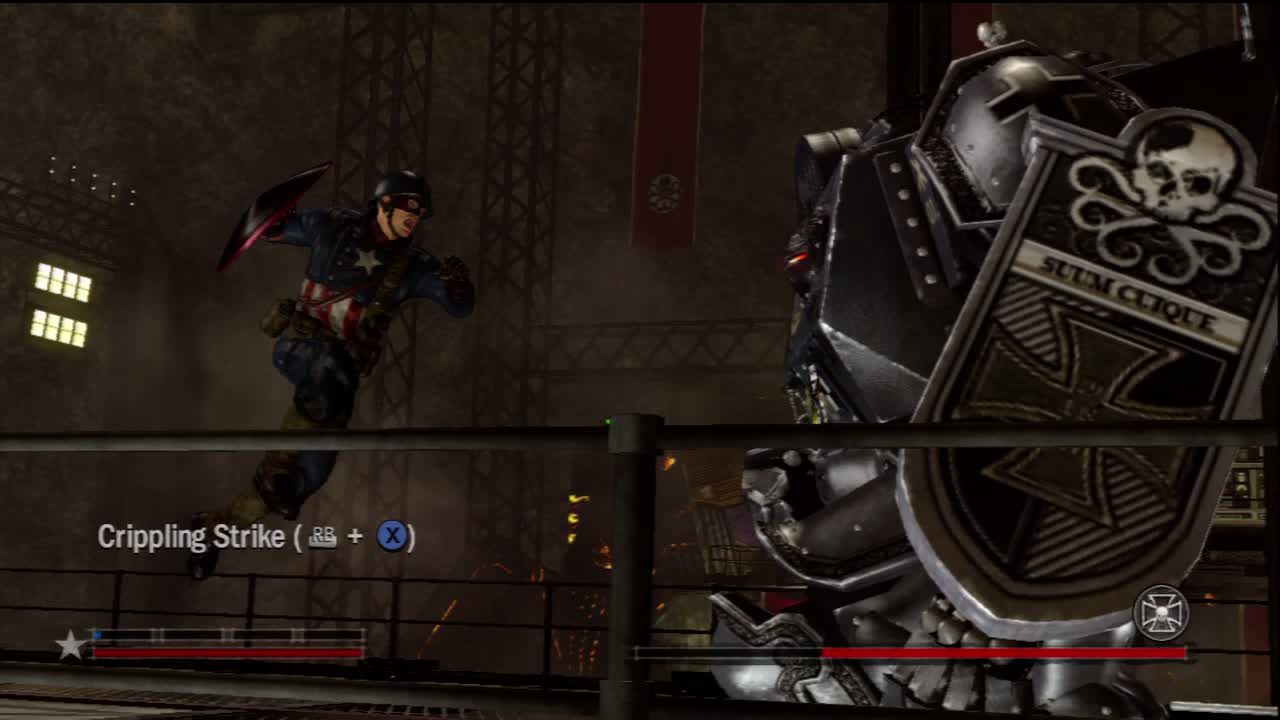The image size is (1280, 720).
Task: Select the iron cross boss emblem
Action: point(1160,612)
